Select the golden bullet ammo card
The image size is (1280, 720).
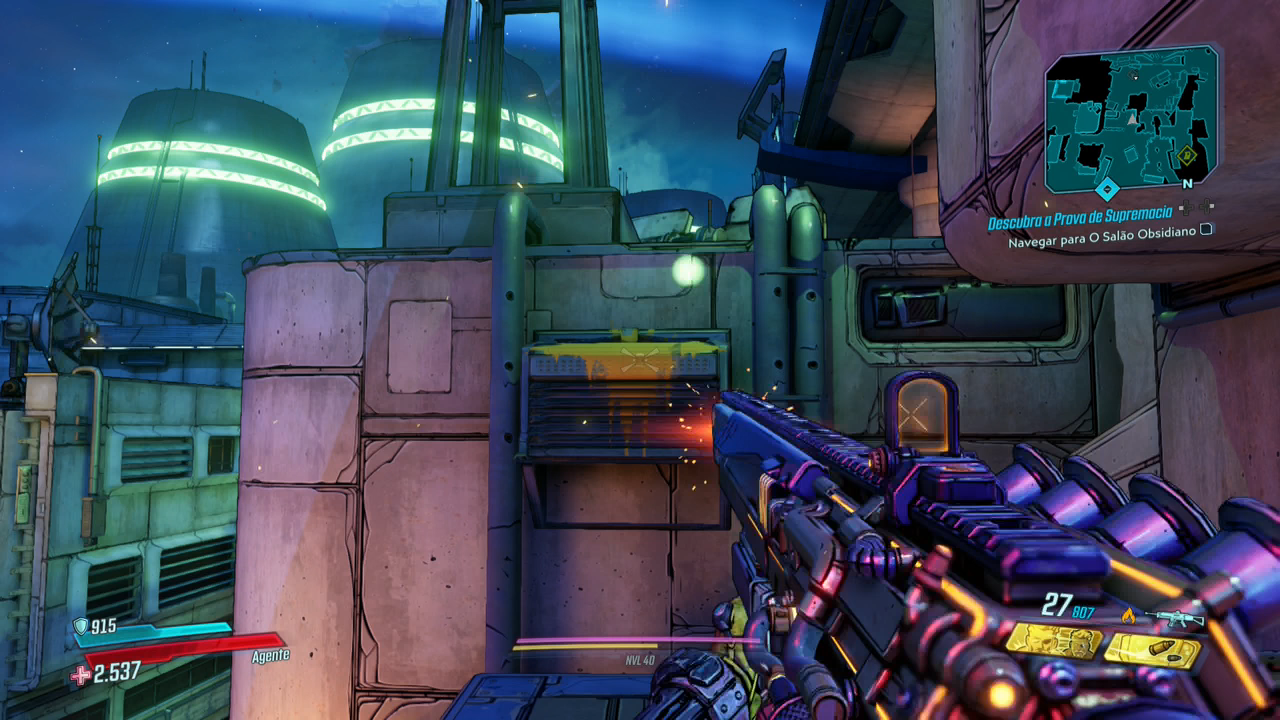tap(1152, 651)
